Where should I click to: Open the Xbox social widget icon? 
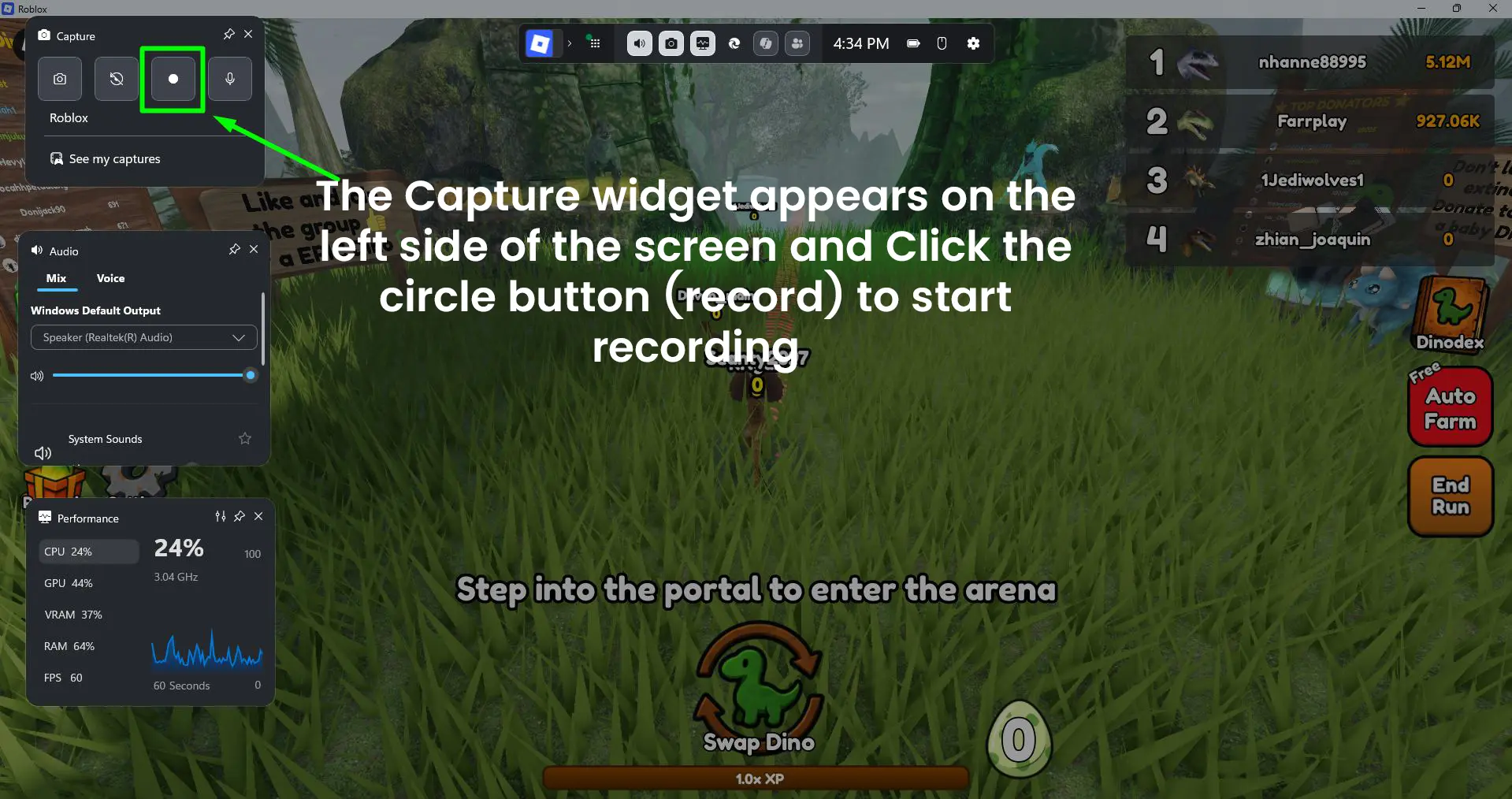coord(797,43)
